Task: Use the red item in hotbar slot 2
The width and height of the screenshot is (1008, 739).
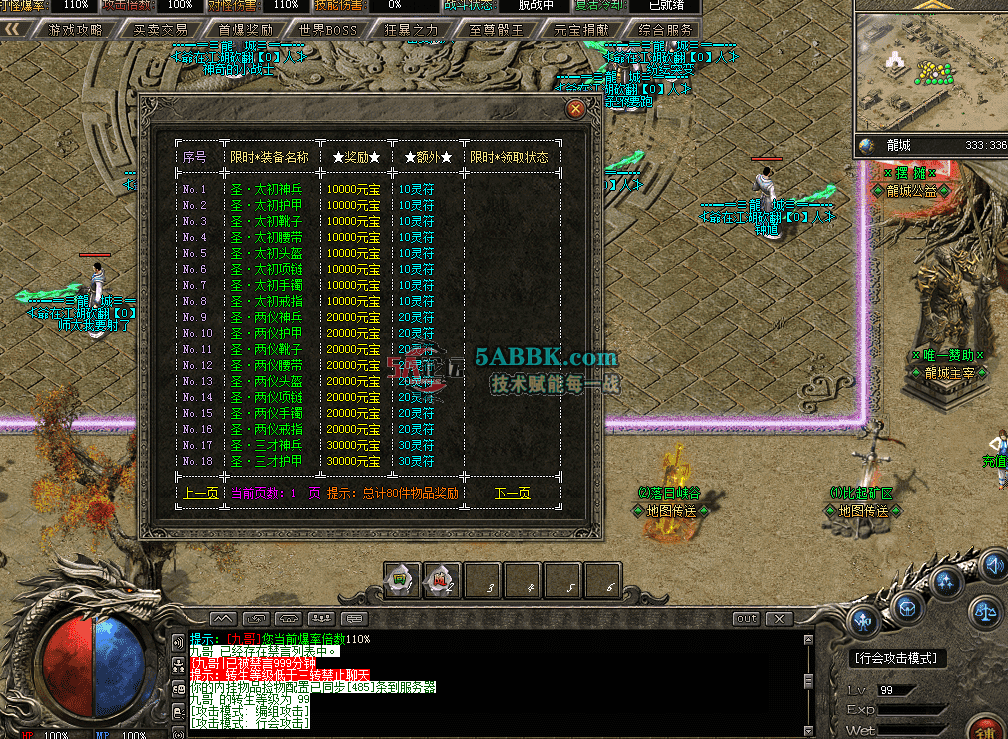Action: coord(441,579)
